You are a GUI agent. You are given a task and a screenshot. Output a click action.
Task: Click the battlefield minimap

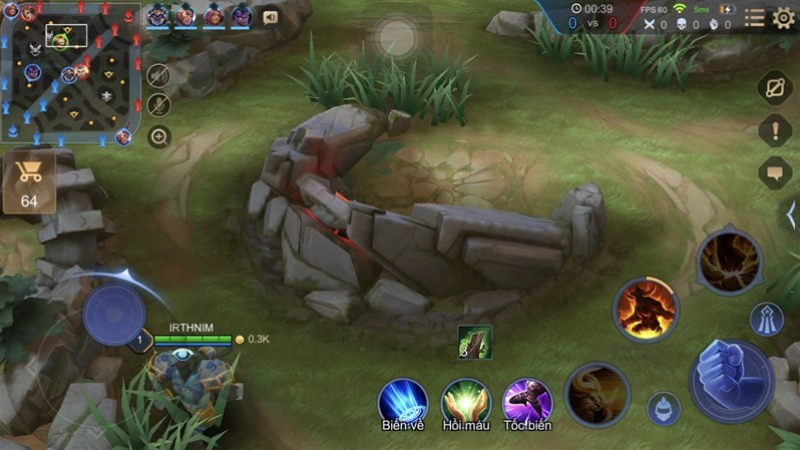pos(70,72)
